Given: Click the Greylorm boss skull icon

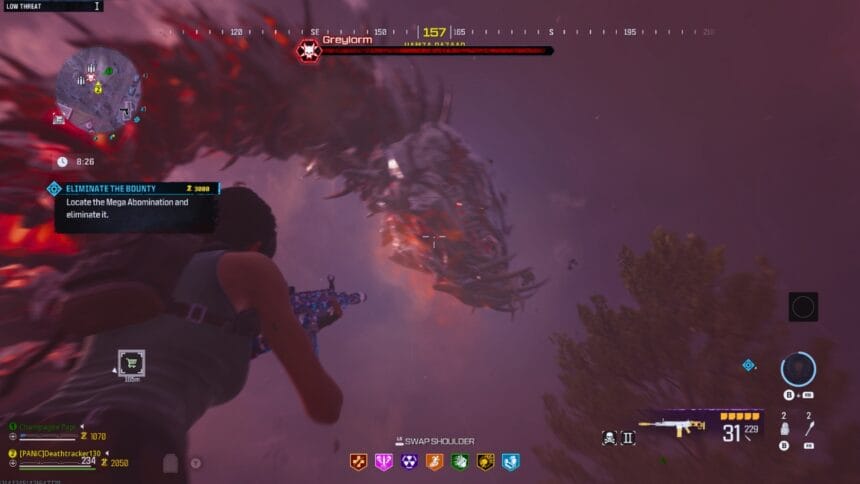Looking at the screenshot, I should click(x=308, y=50).
